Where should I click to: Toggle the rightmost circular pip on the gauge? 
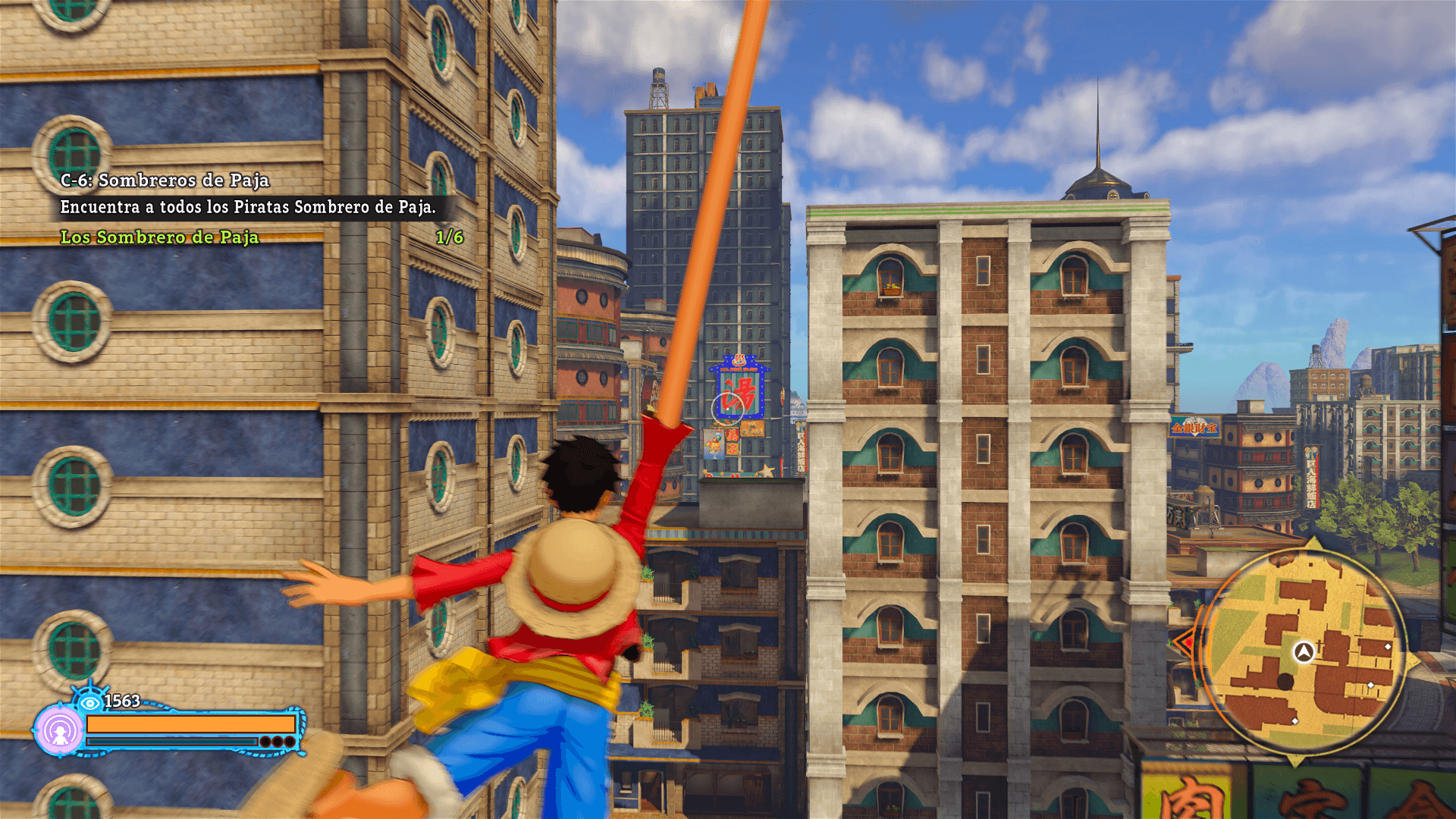(290, 742)
